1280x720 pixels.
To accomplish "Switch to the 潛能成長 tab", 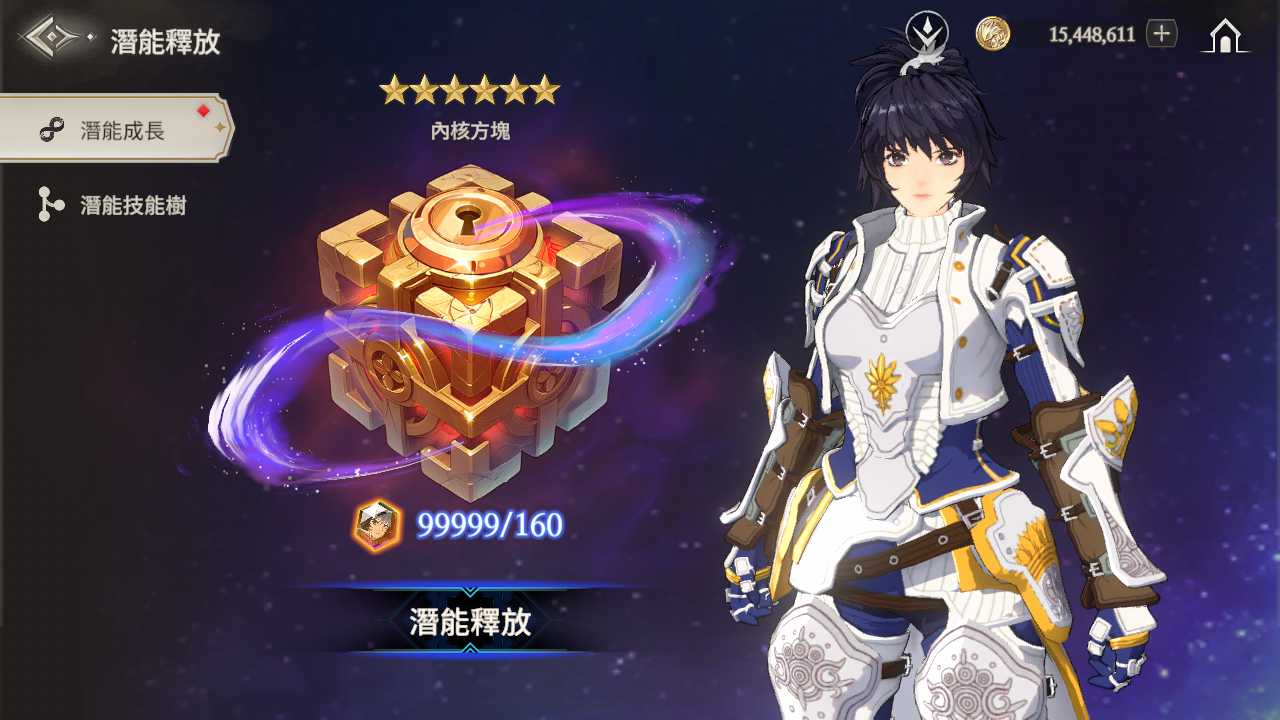I will click(115, 130).
